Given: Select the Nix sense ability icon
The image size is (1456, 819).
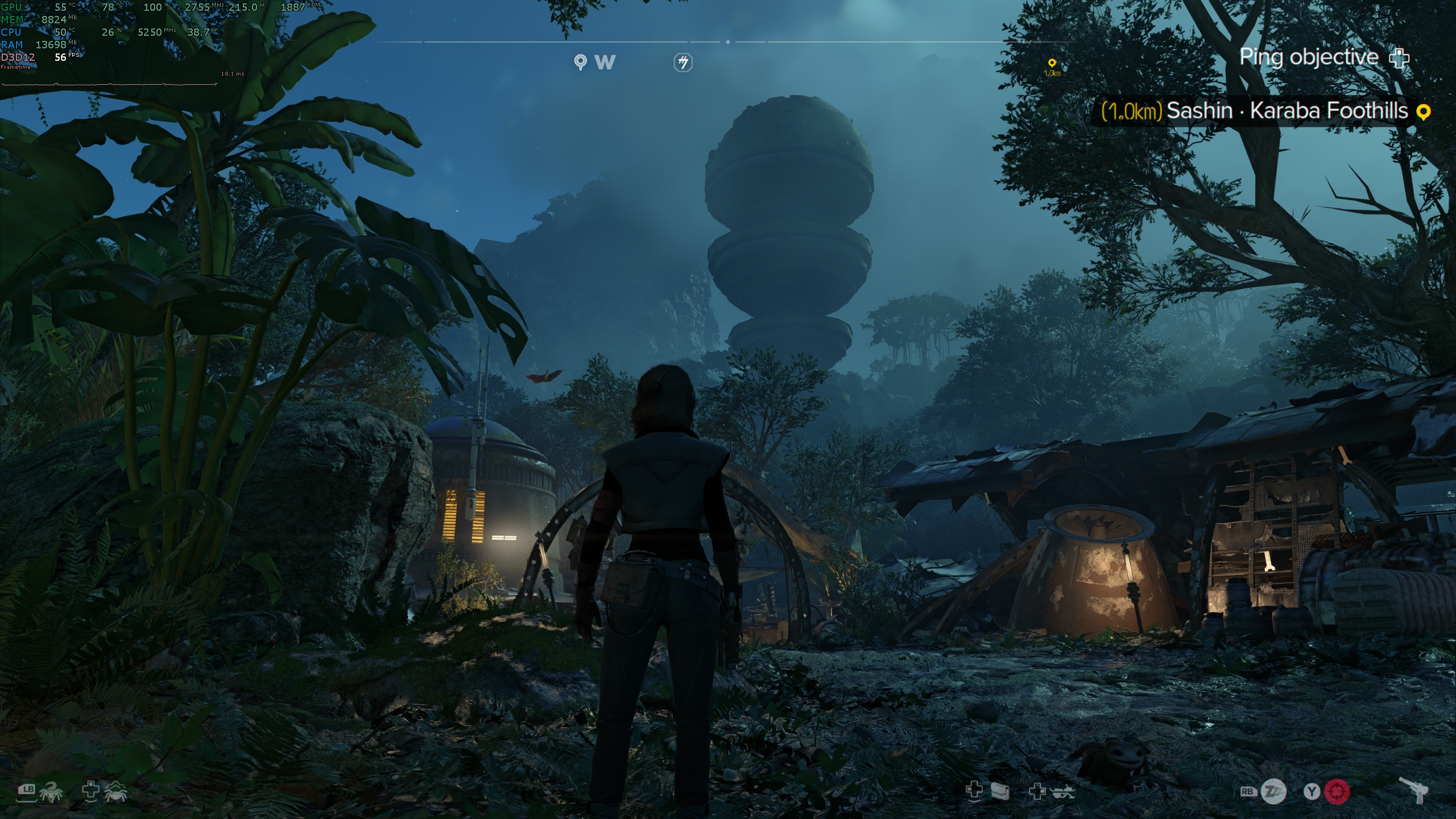Looking at the screenshot, I should coord(115,791).
